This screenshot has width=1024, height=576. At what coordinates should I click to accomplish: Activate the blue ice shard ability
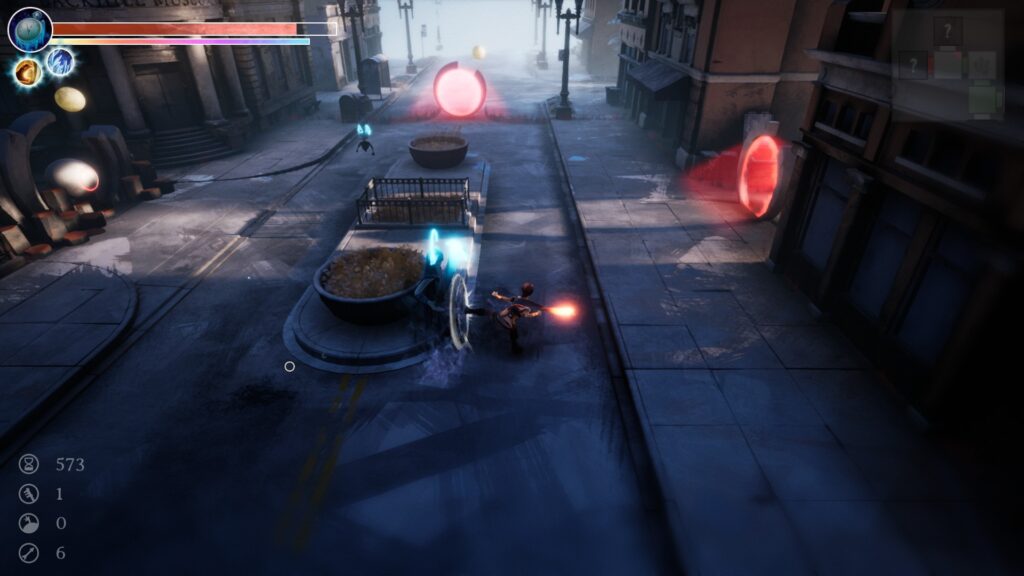point(61,63)
